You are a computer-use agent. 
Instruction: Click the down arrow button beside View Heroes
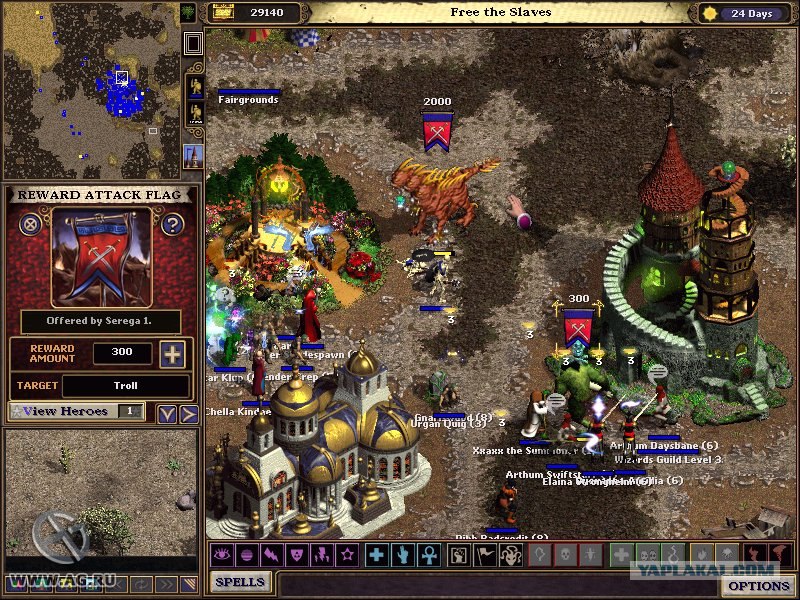[x=167, y=413]
